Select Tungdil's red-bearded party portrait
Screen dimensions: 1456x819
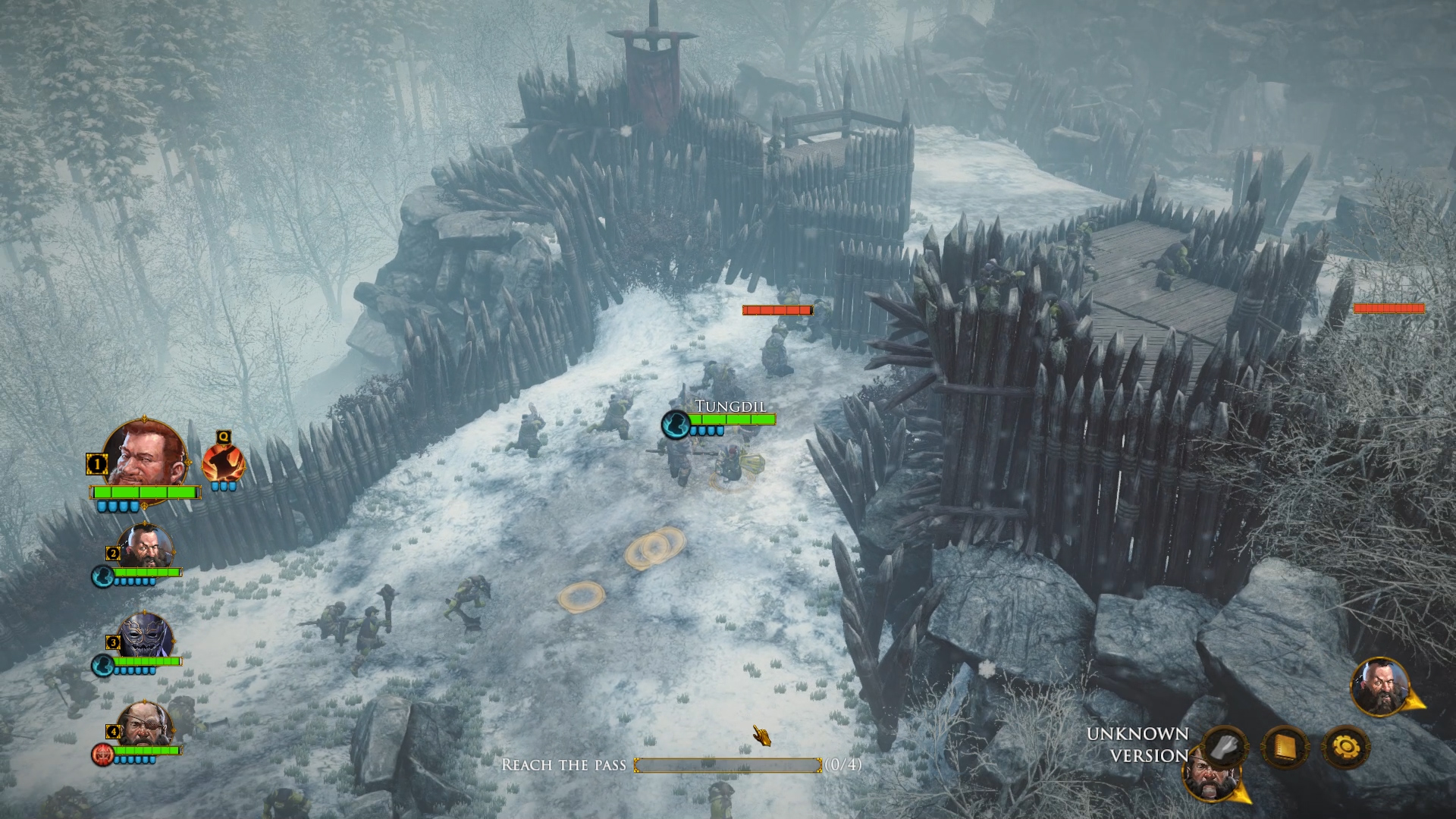click(144, 454)
